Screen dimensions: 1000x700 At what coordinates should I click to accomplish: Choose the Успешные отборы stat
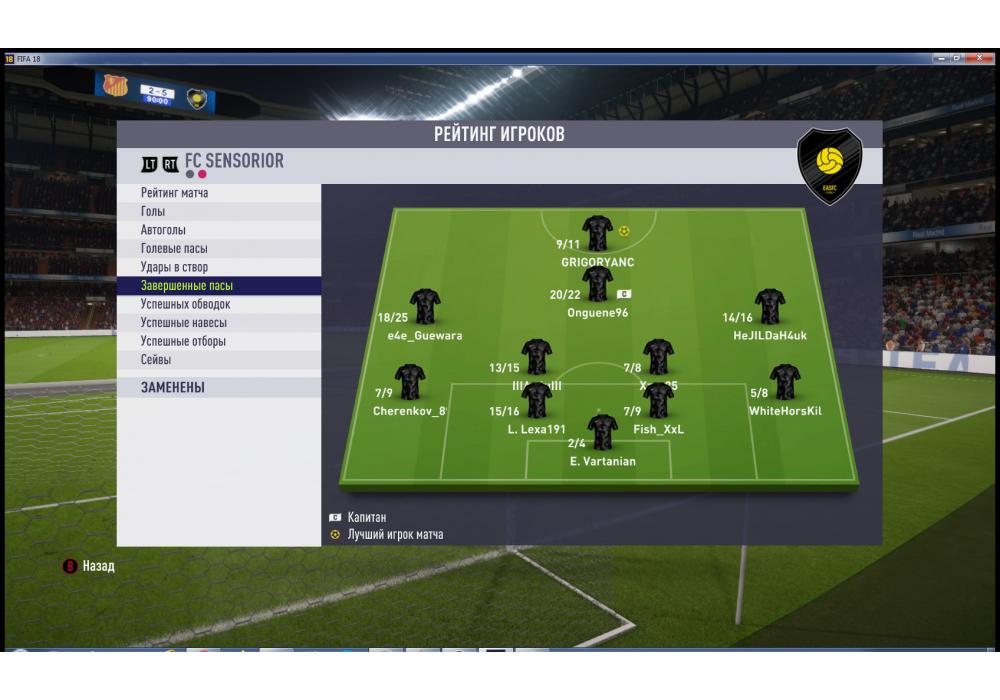(x=183, y=341)
